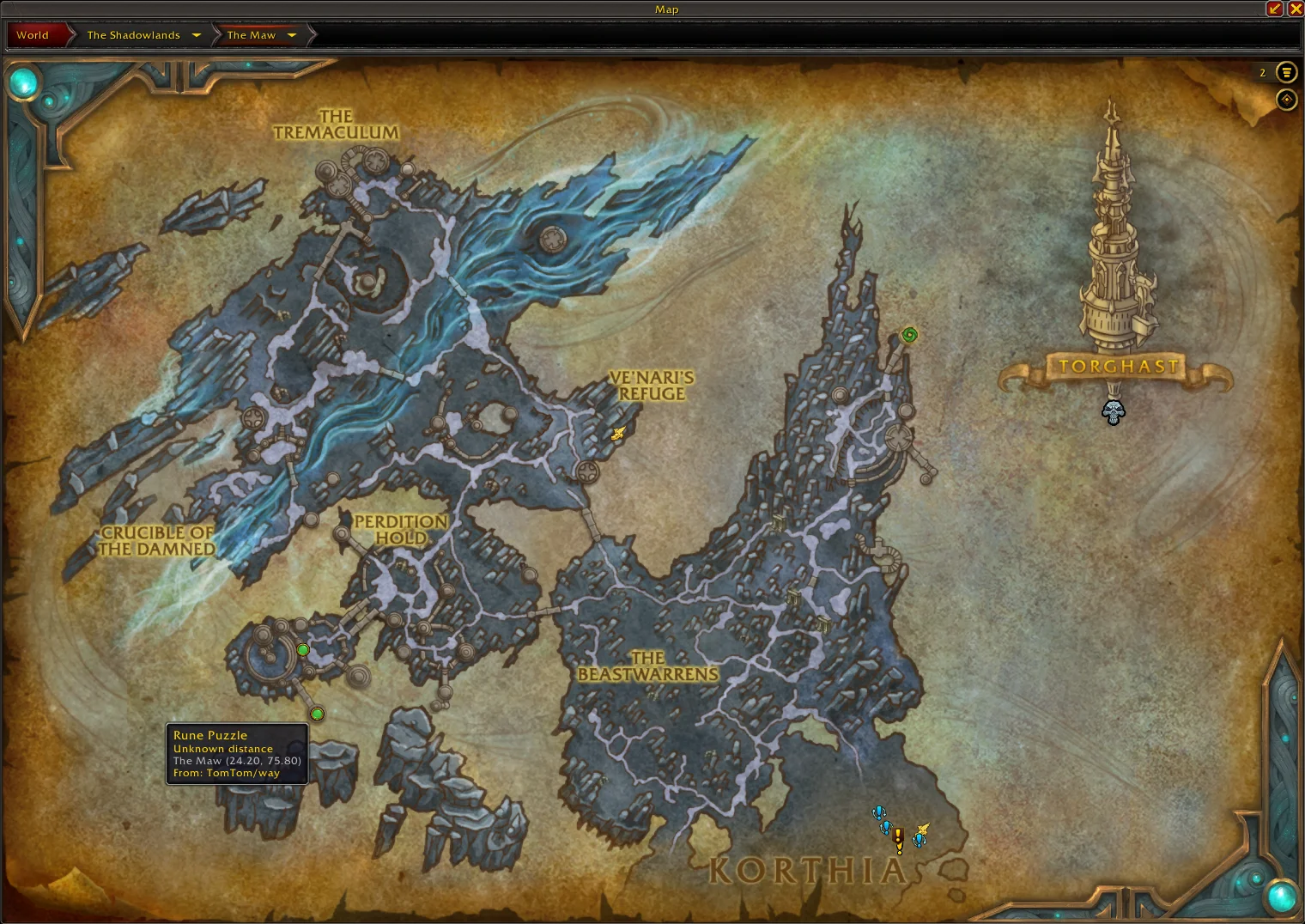Go to the World map breadcrumb

33,35
